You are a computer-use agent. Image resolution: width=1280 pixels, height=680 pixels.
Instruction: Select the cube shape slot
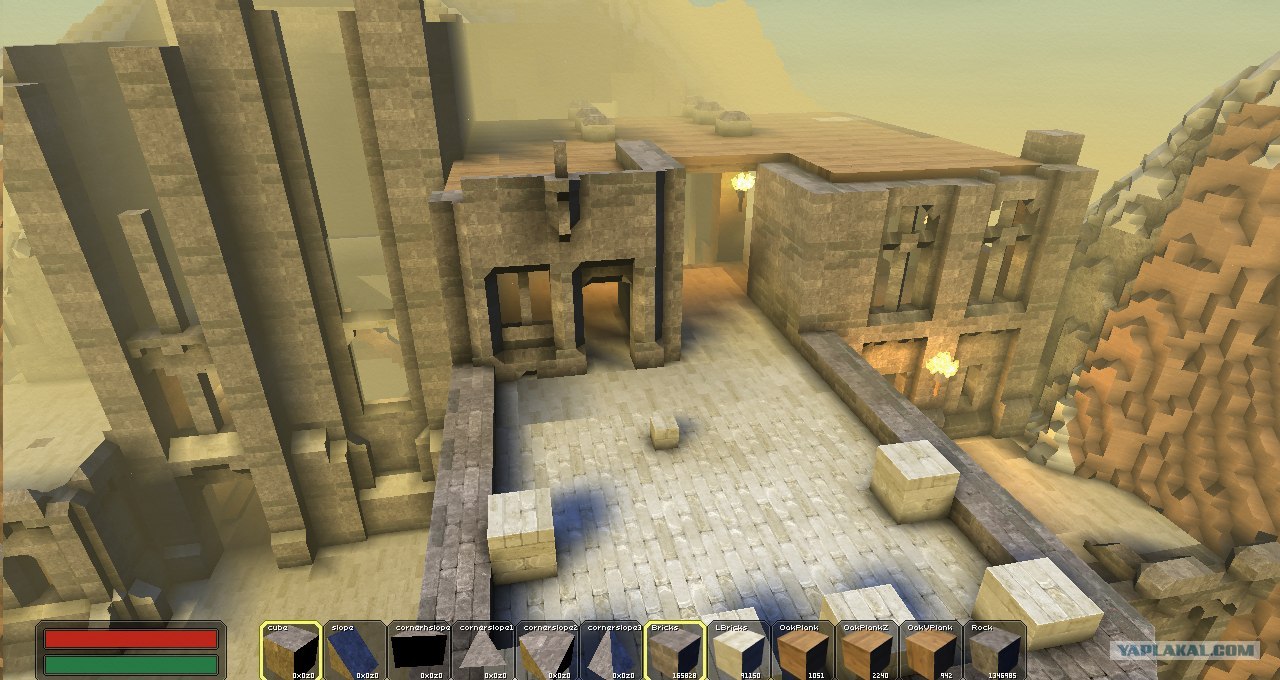point(291,651)
